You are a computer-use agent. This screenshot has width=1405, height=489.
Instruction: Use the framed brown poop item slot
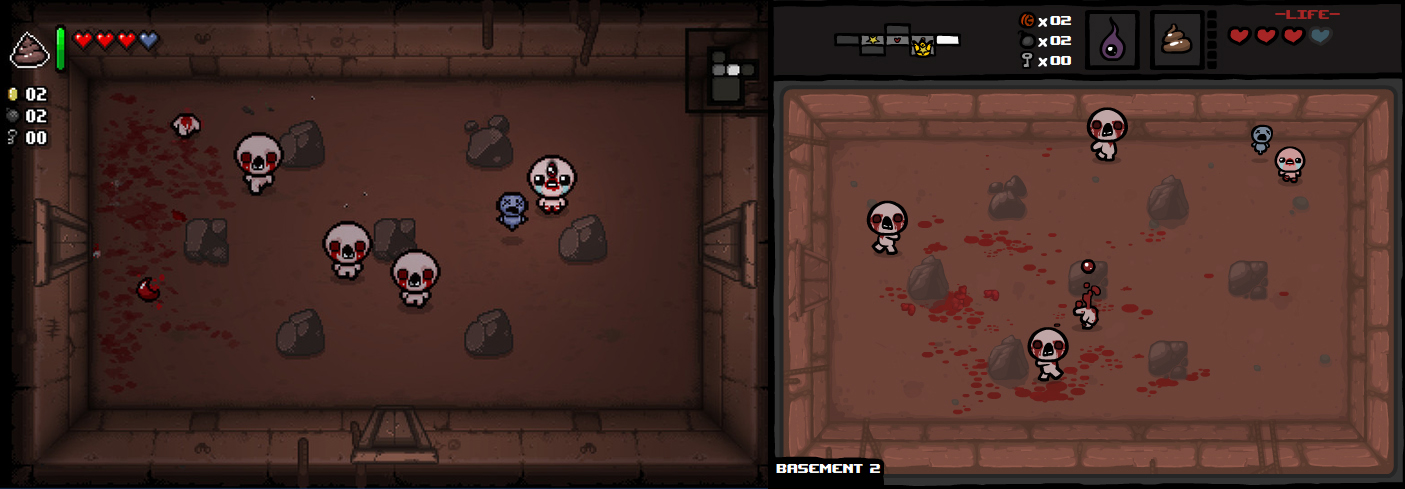point(1176,41)
